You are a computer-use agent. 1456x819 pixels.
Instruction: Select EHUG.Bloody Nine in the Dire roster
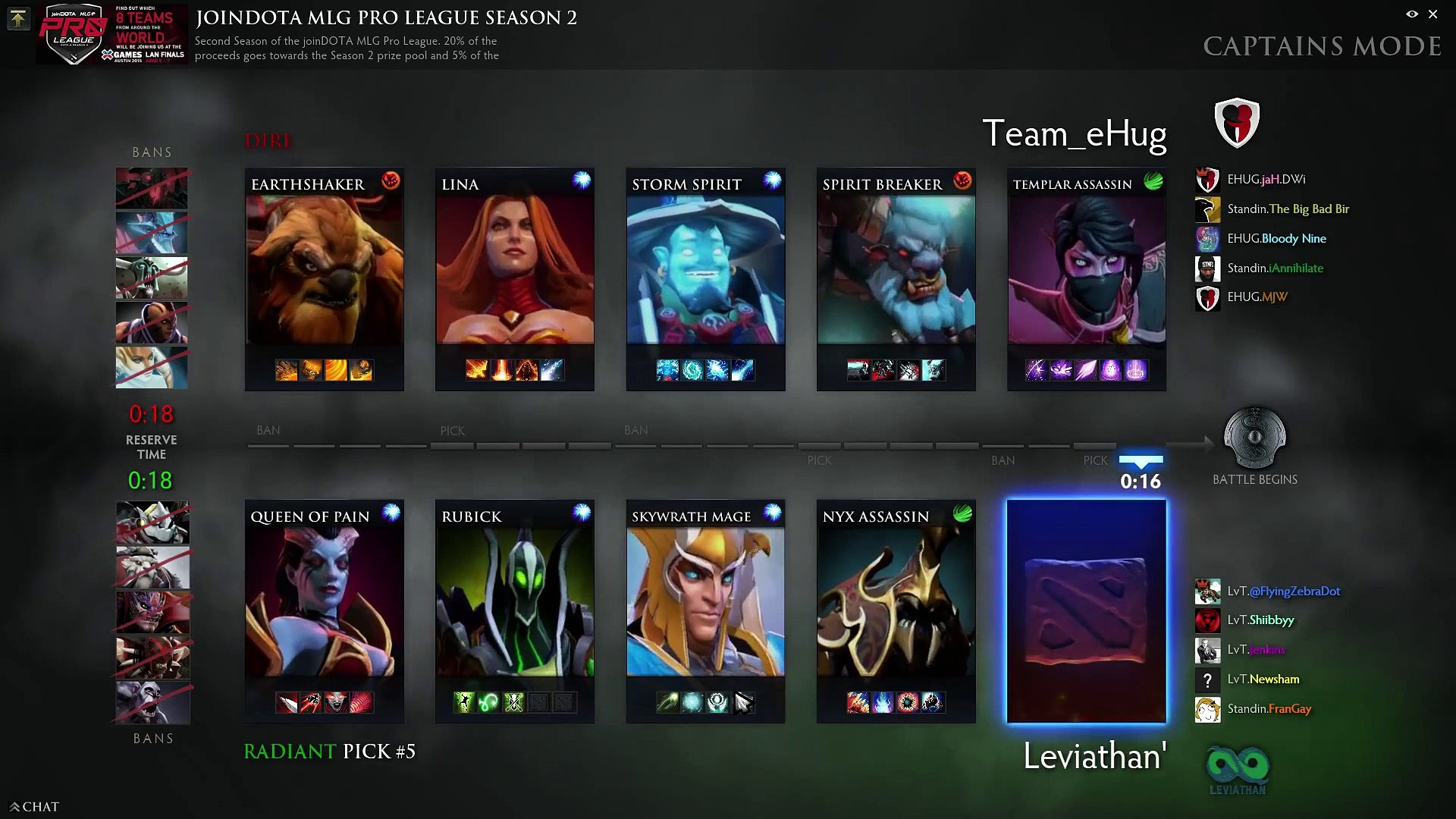1276,239
